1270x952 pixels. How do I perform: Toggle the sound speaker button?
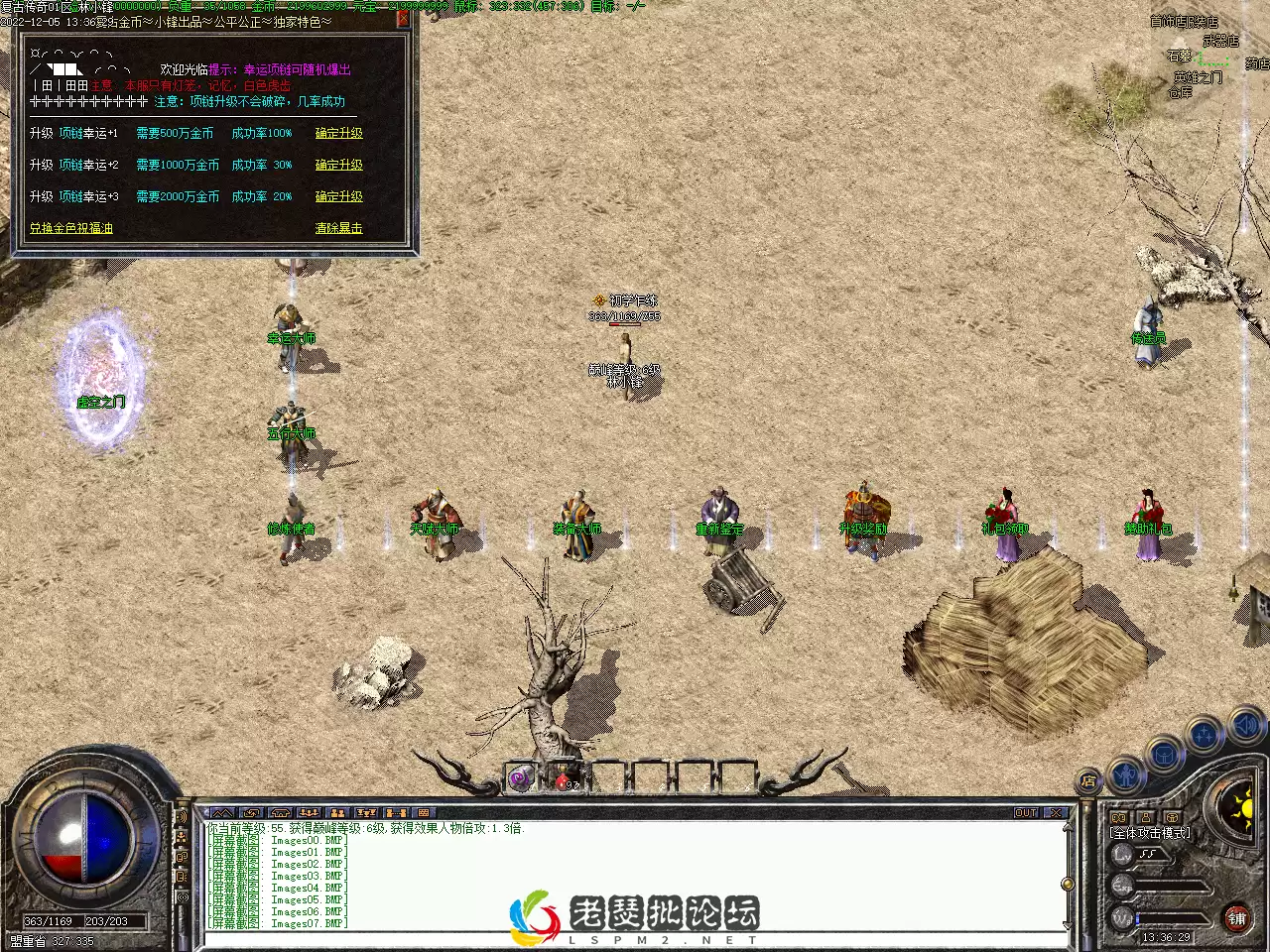1246,727
